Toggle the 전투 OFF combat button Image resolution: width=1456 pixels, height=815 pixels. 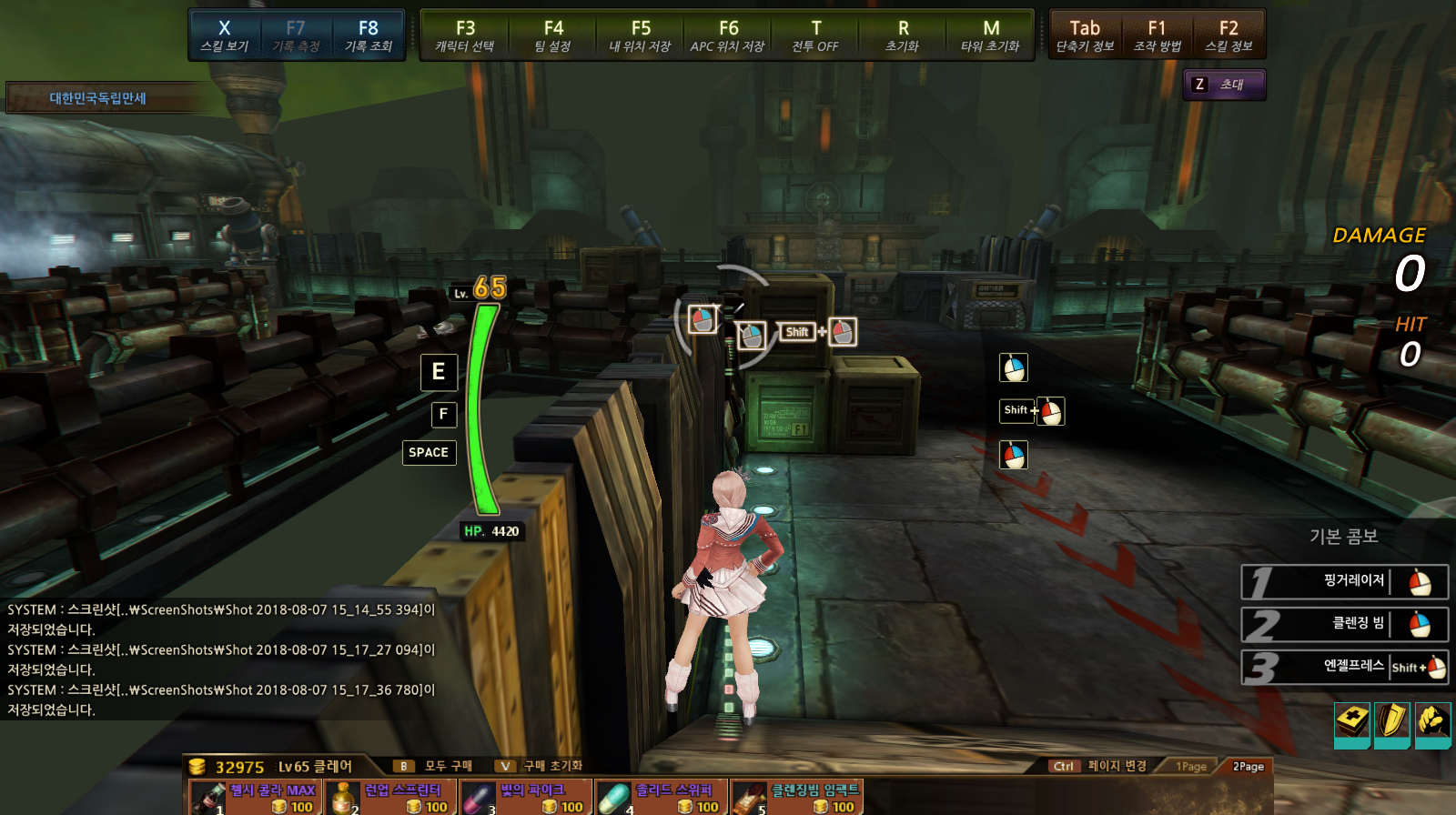point(815,35)
